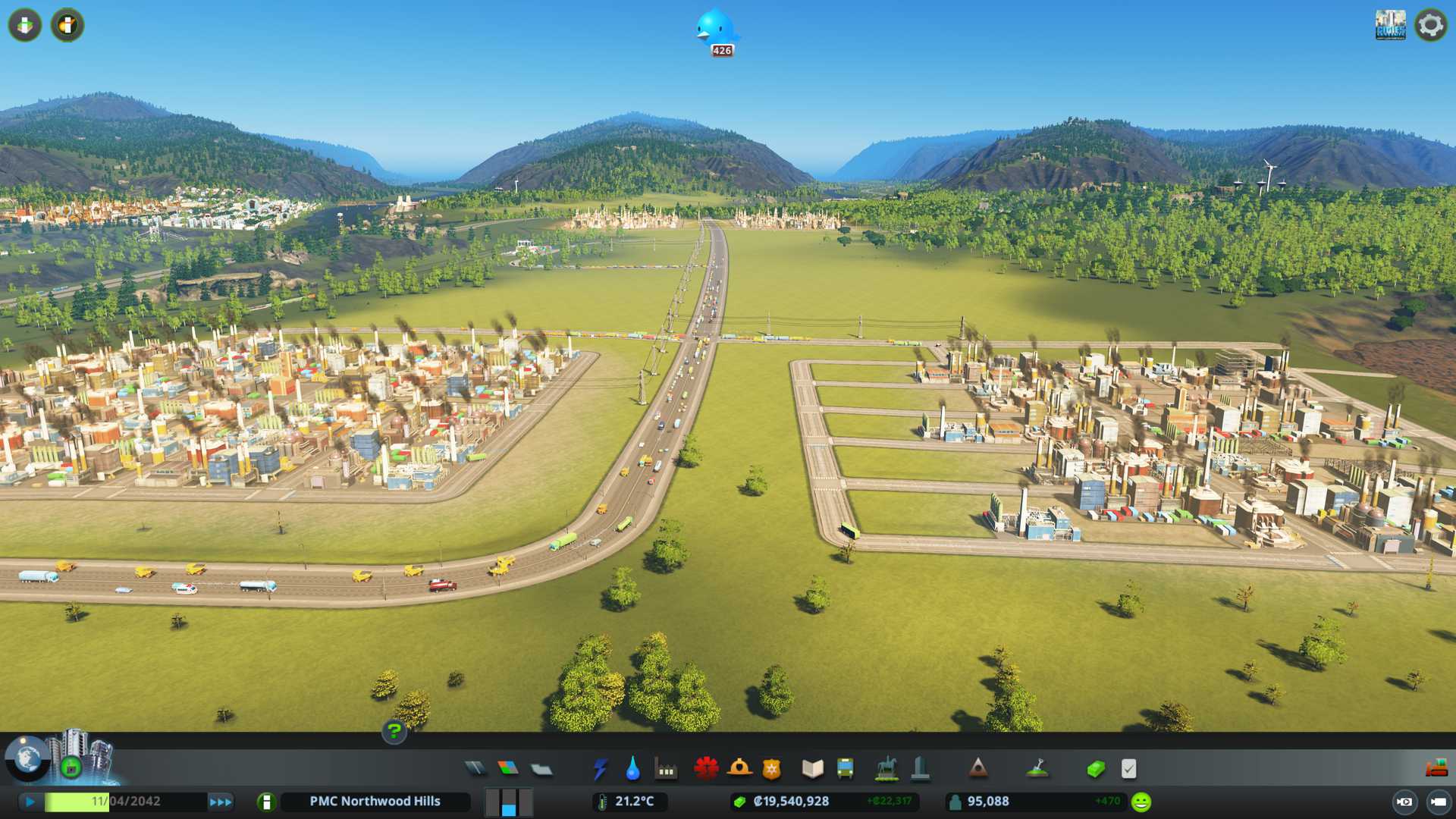Open the Zoning tool
Viewport: 1456px width, 819px height.
click(508, 769)
